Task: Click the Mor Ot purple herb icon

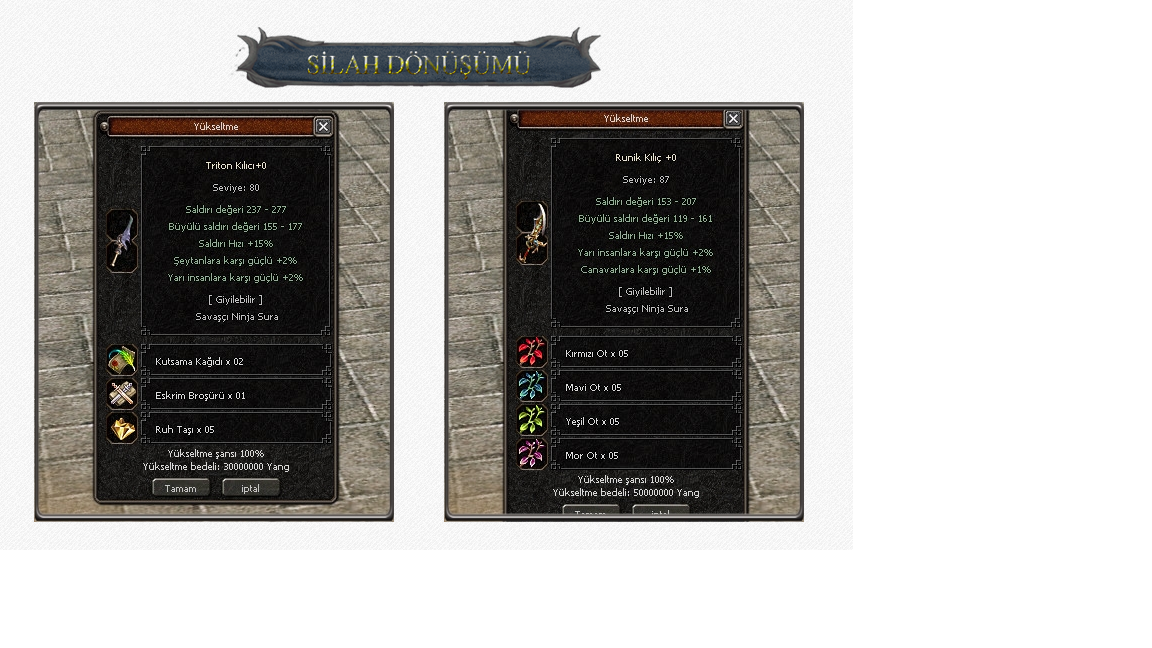Action: pyautogui.click(x=532, y=454)
